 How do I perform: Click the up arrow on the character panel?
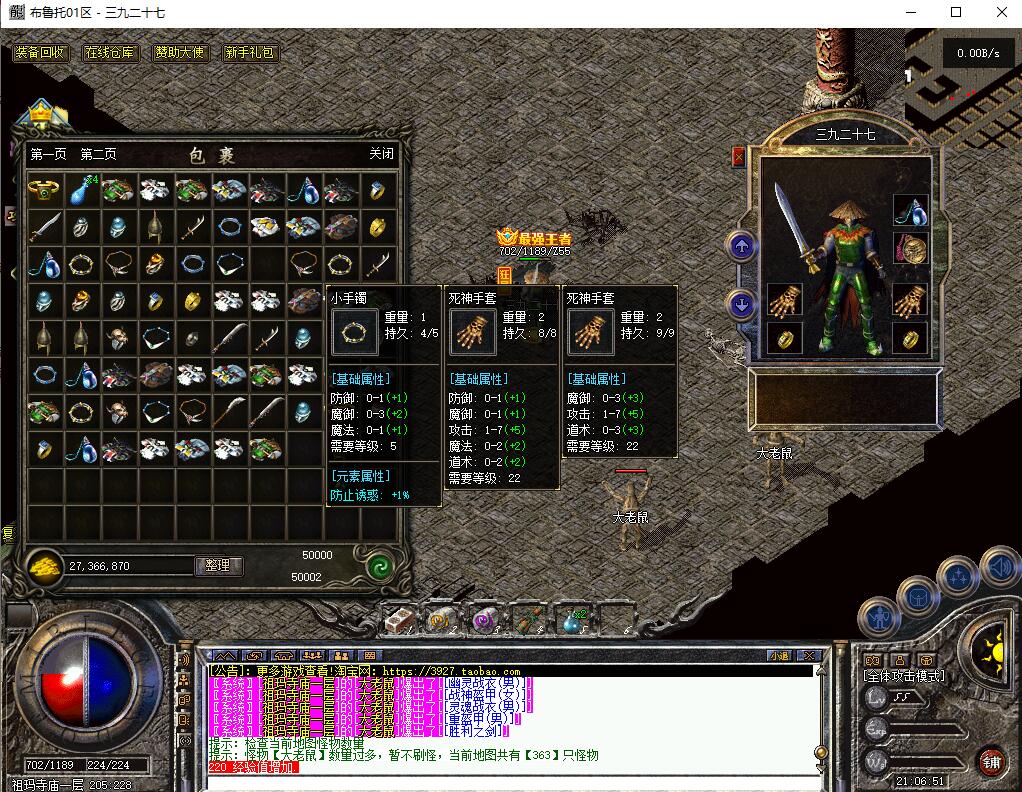coord(741,245)
